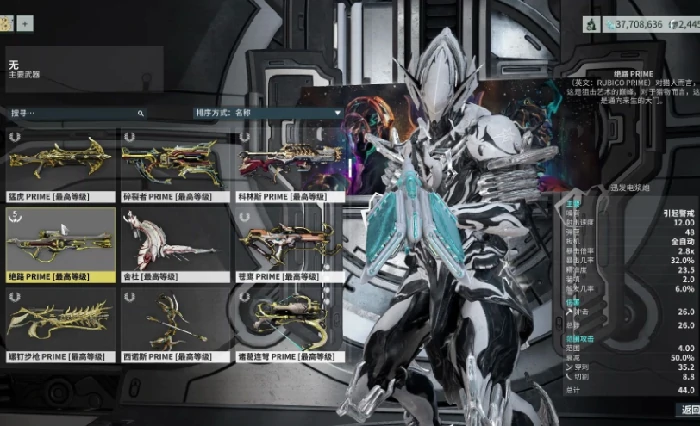Click the plus button at top left
Screen dimensions: 700x426
coord(25,22)
